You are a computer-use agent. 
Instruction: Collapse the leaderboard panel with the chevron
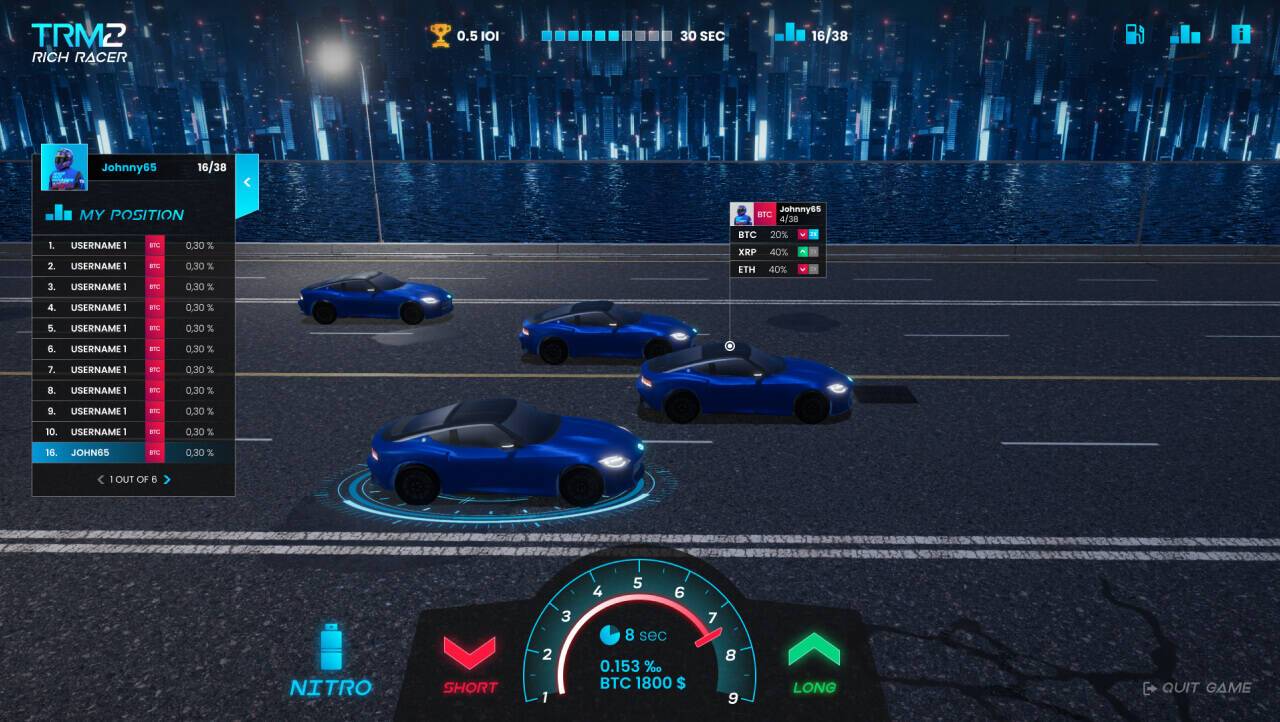point(246,183)
